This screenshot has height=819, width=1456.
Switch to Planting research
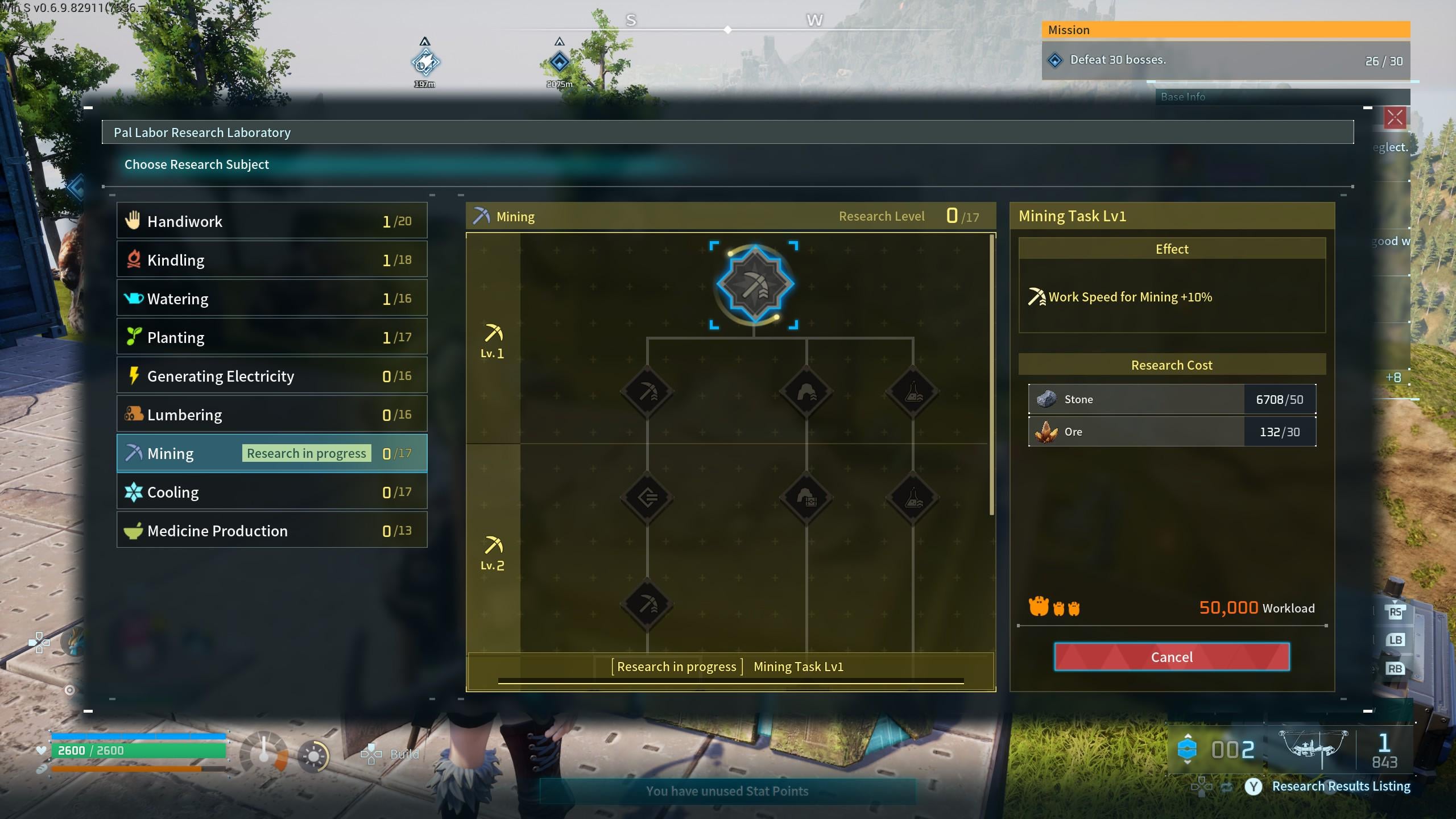[x=272, y=337]
